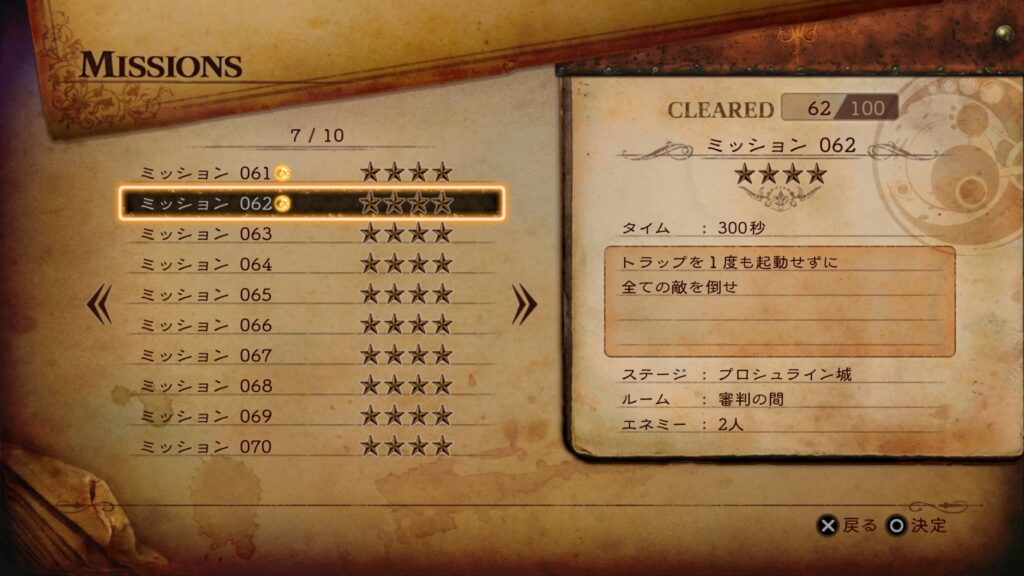Go to the next mission page arrow

pos(524,306)
